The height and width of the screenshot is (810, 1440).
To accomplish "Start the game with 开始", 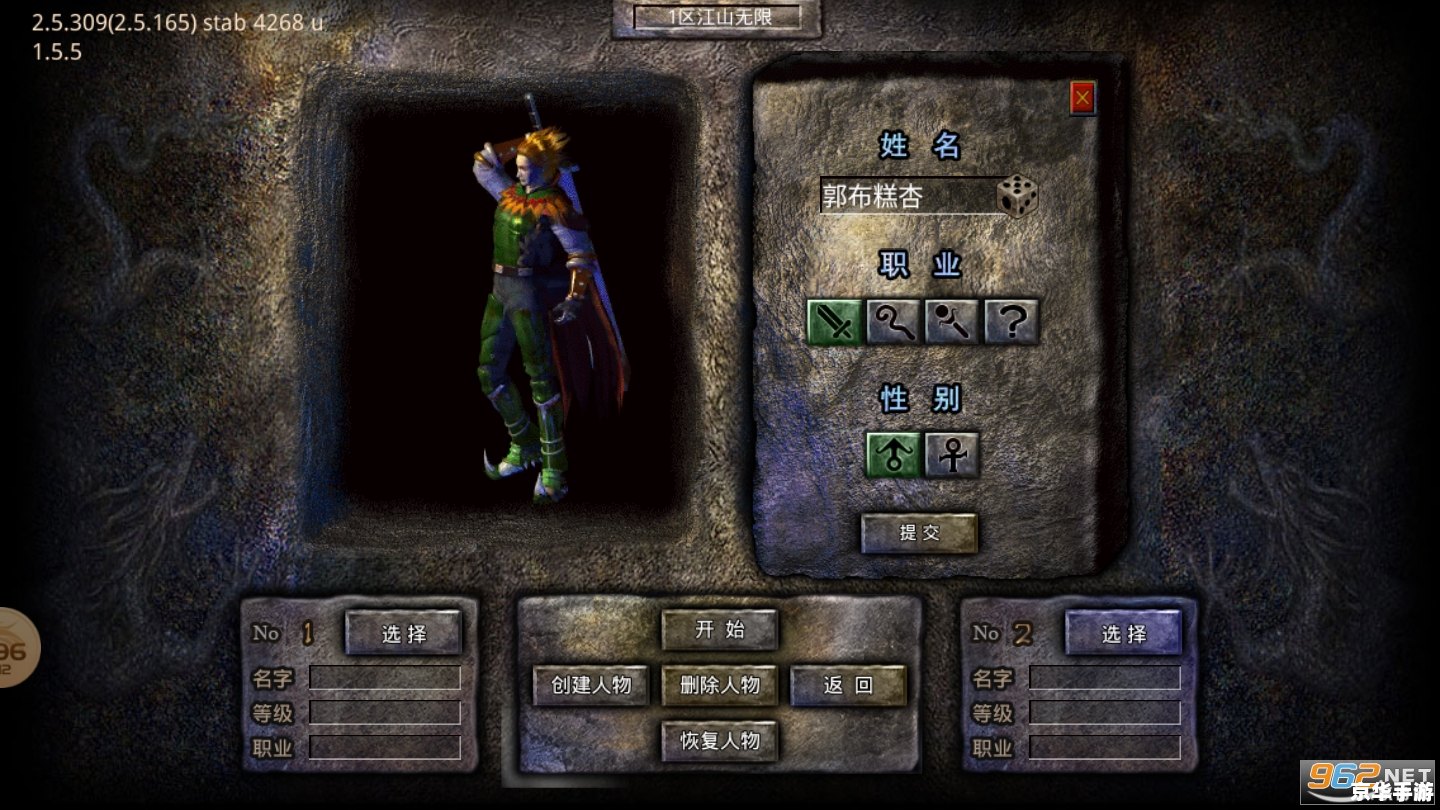I will point(719,630).
